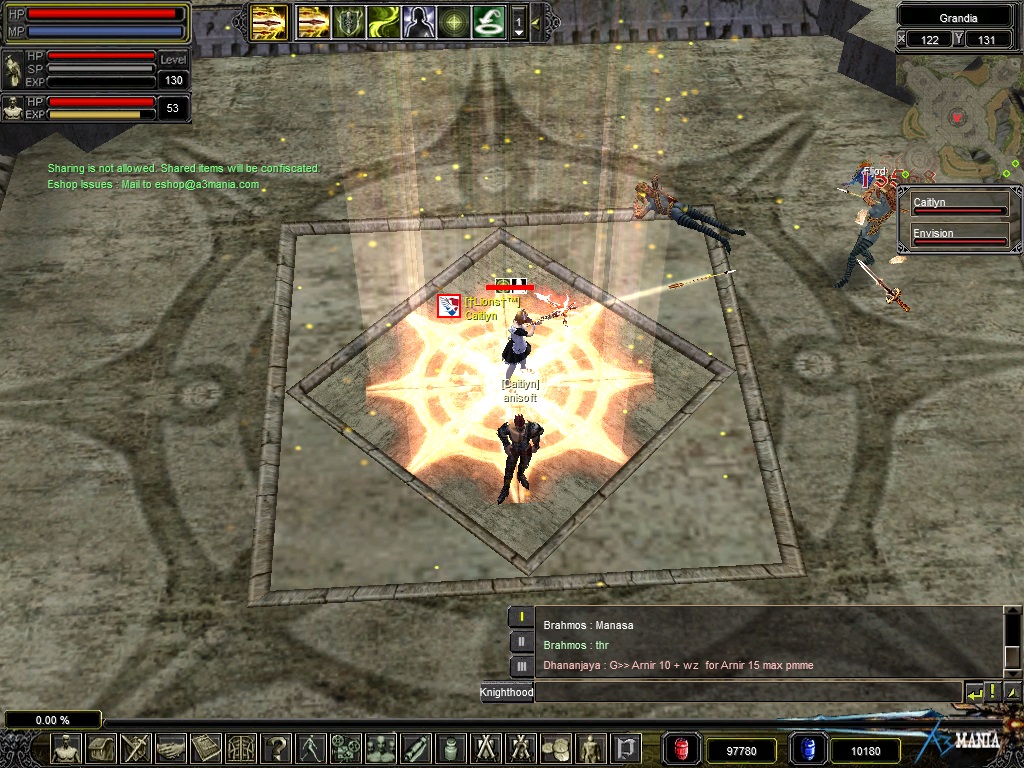Image resolution: width=1024 pixels, height=768 pixels.
Task: Switch to chat tab I
Action: tap(521, 617)
